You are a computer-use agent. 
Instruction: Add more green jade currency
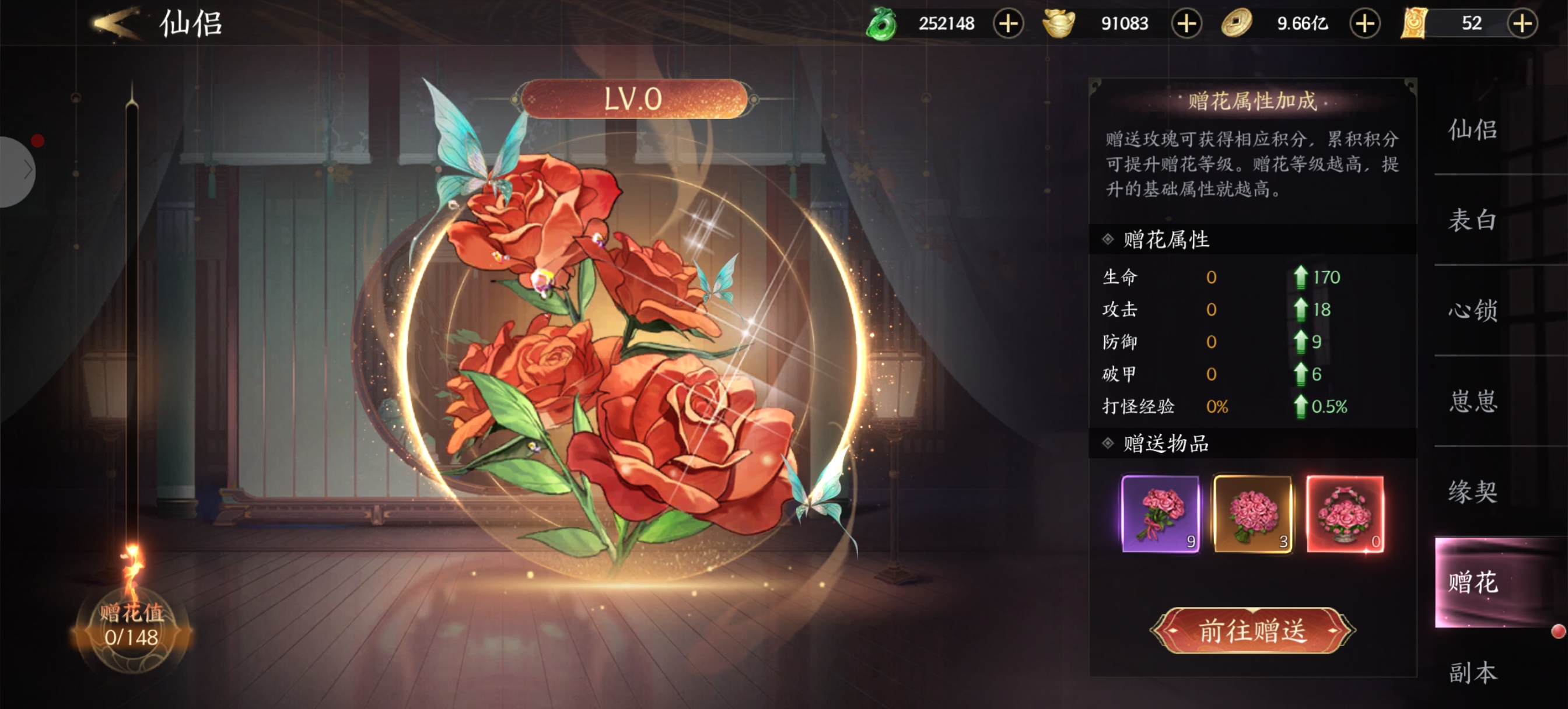point(1008,24)
